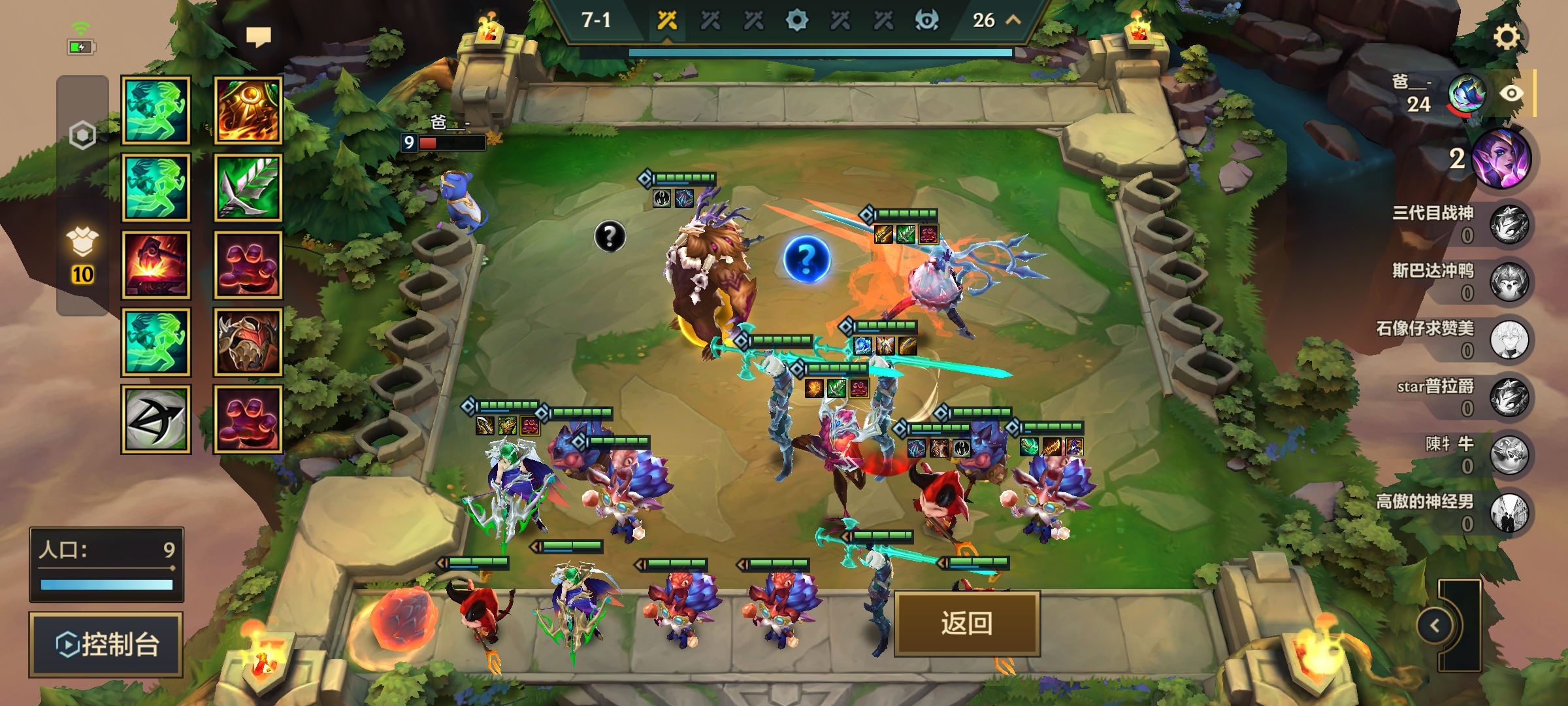View player 高傲的神经男's board
The image size is (1568, 706).
point(1509,512)
